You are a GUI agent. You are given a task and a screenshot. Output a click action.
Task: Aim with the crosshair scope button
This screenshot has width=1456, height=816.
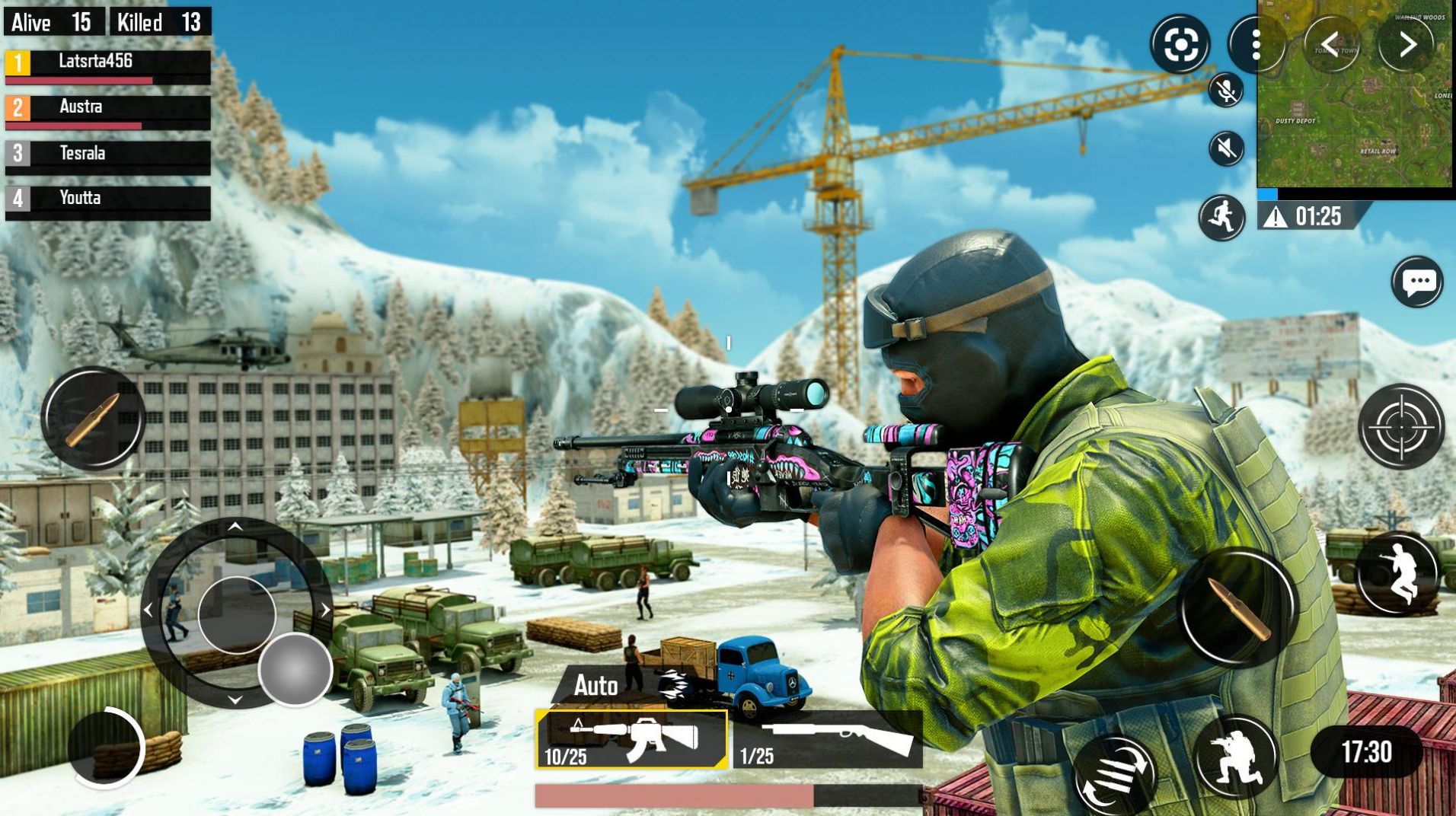click(1401, 426)
